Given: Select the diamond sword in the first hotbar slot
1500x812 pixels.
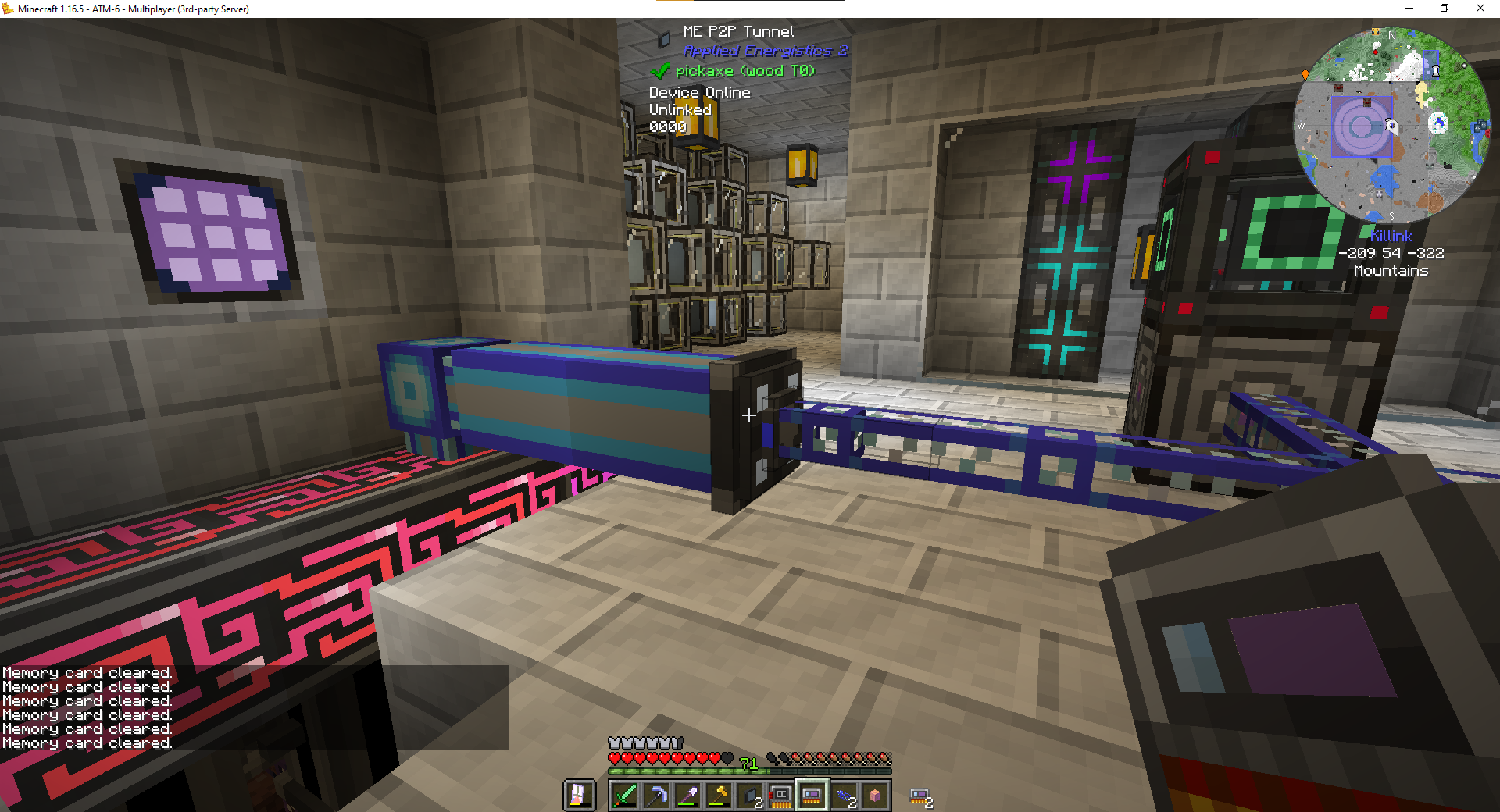Looking at the screenshot, I should [x=627, y=795].
